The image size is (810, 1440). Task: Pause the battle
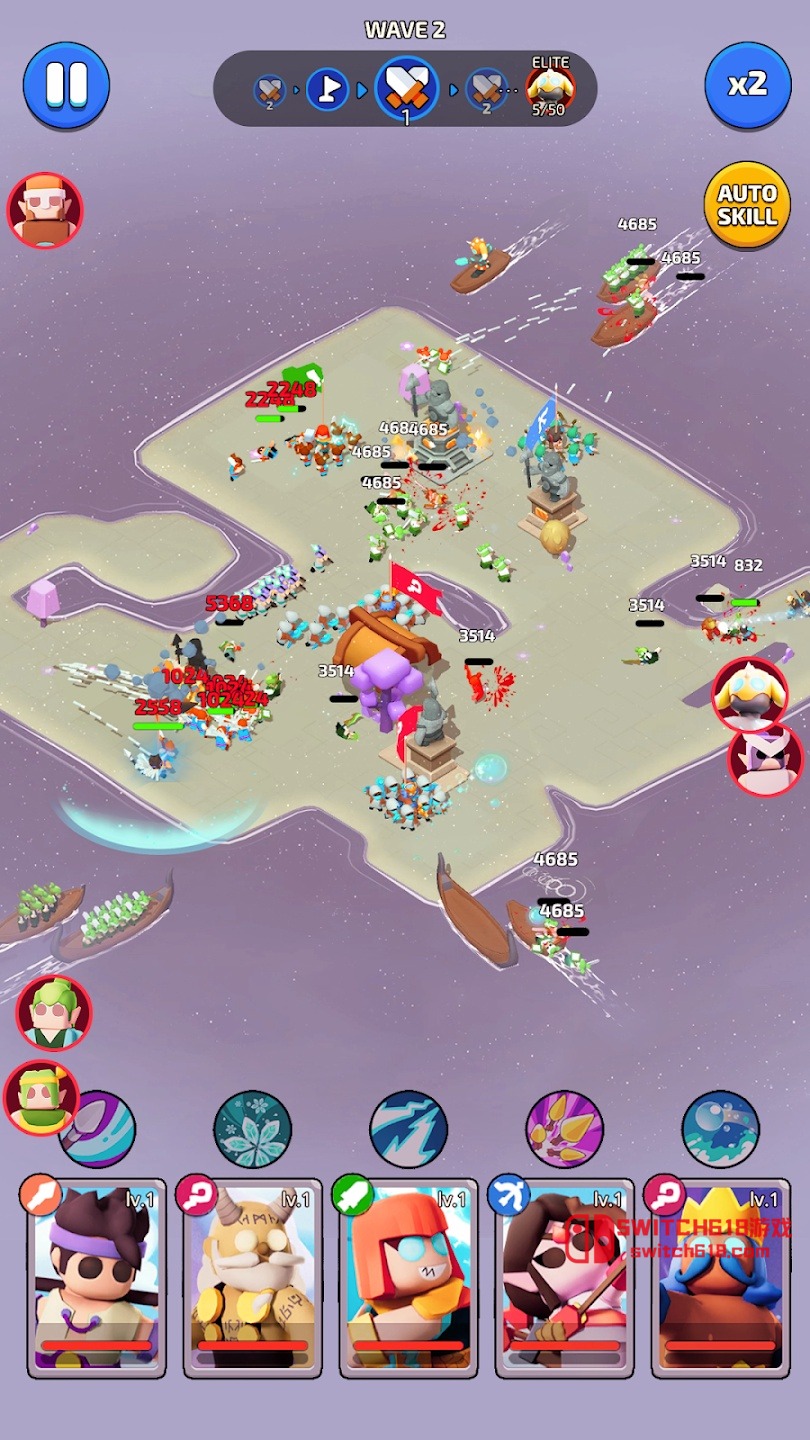pos(67,85)
